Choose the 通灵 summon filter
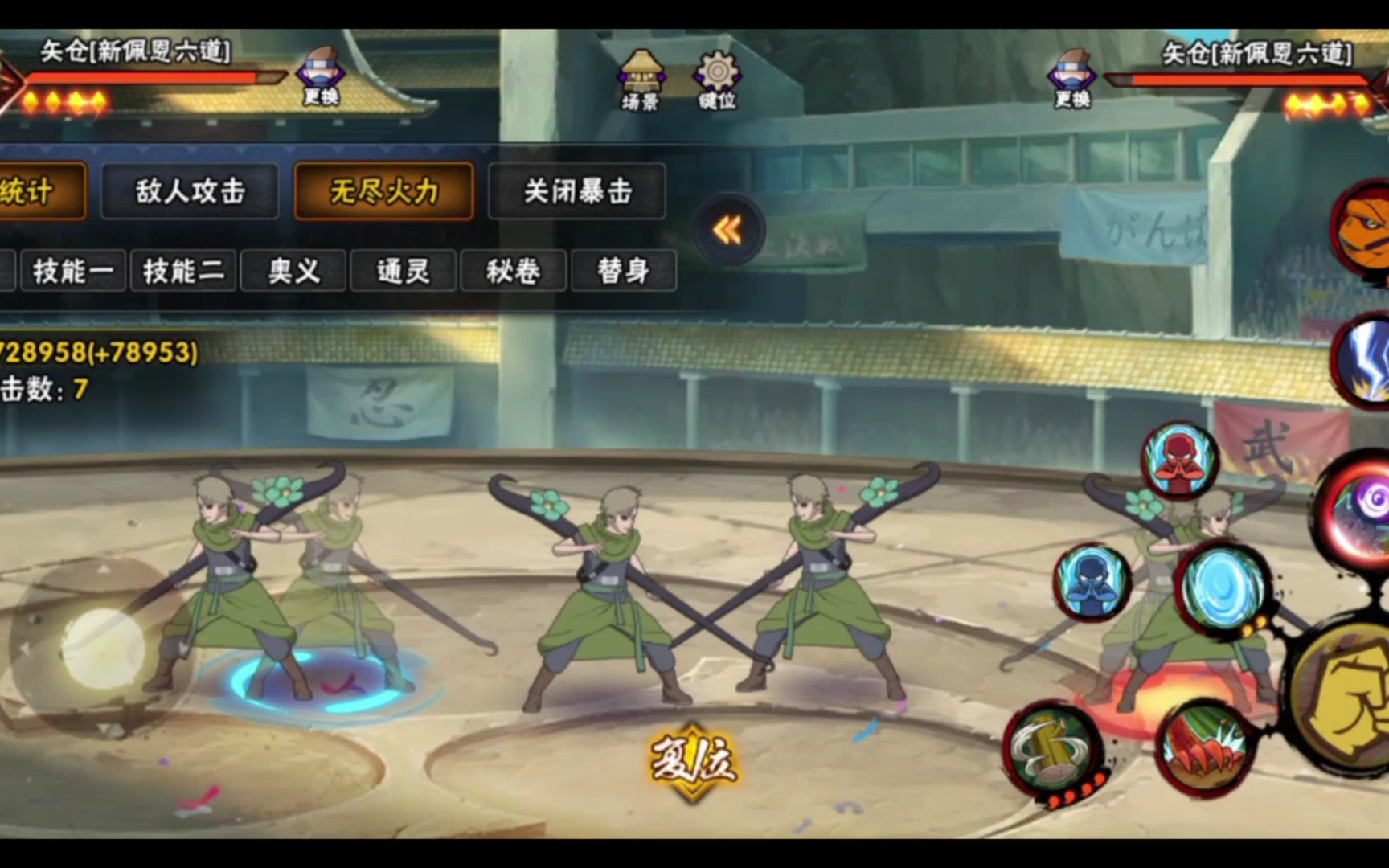1389x868 pixels. coord(404,271)
